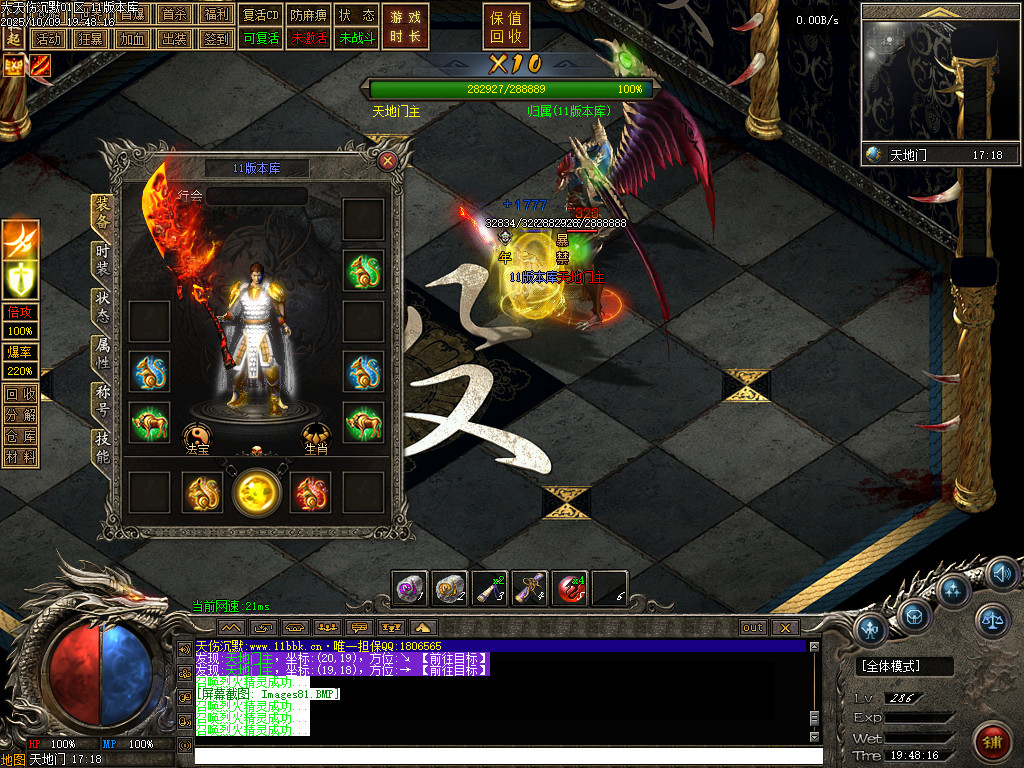Use the red potion in hotbar slot 5
Viewport: 1024px width, 768px height.
pyautogui.click(x=570, y=588)
